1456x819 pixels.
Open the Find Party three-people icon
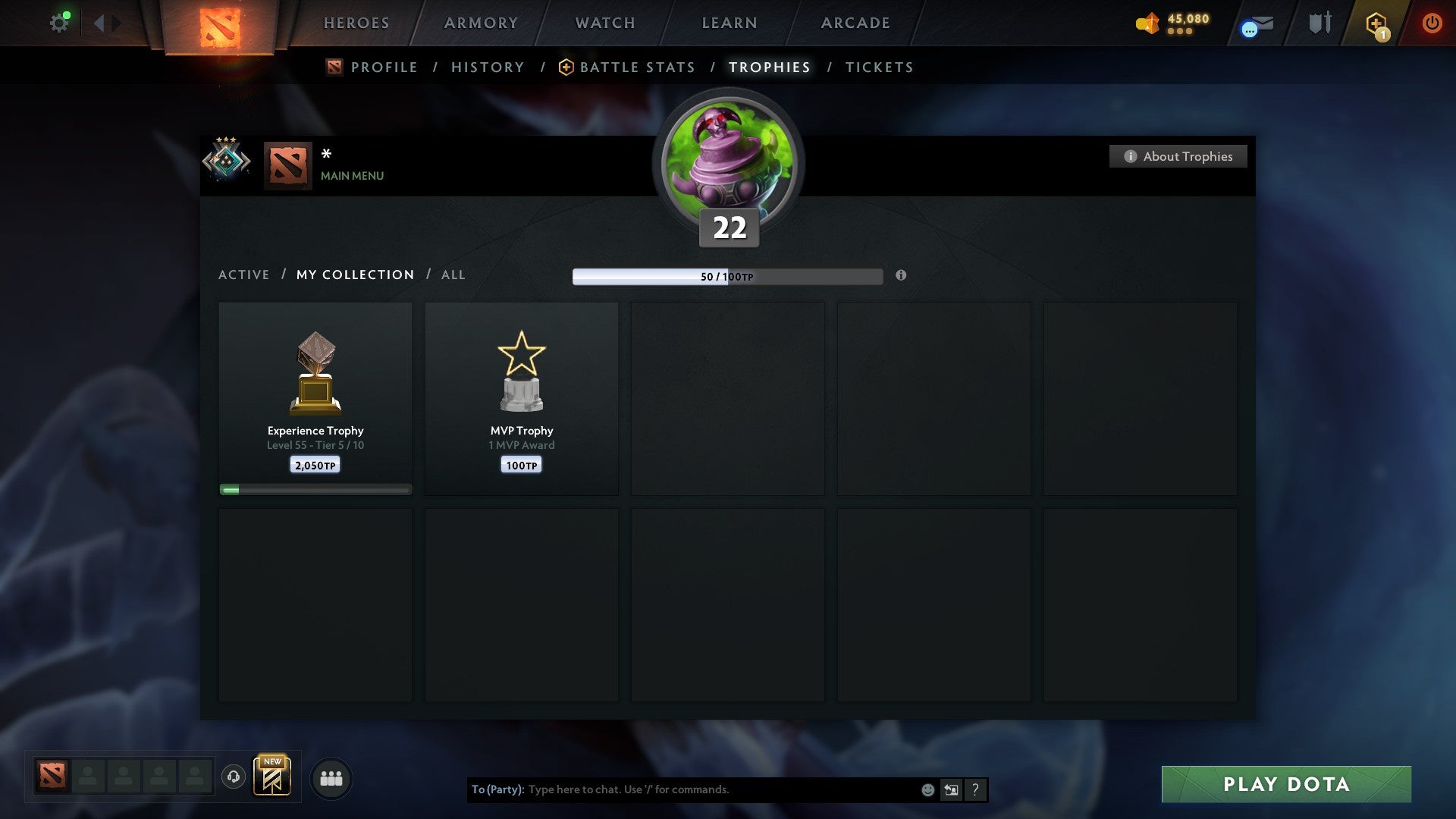point(330,777)
